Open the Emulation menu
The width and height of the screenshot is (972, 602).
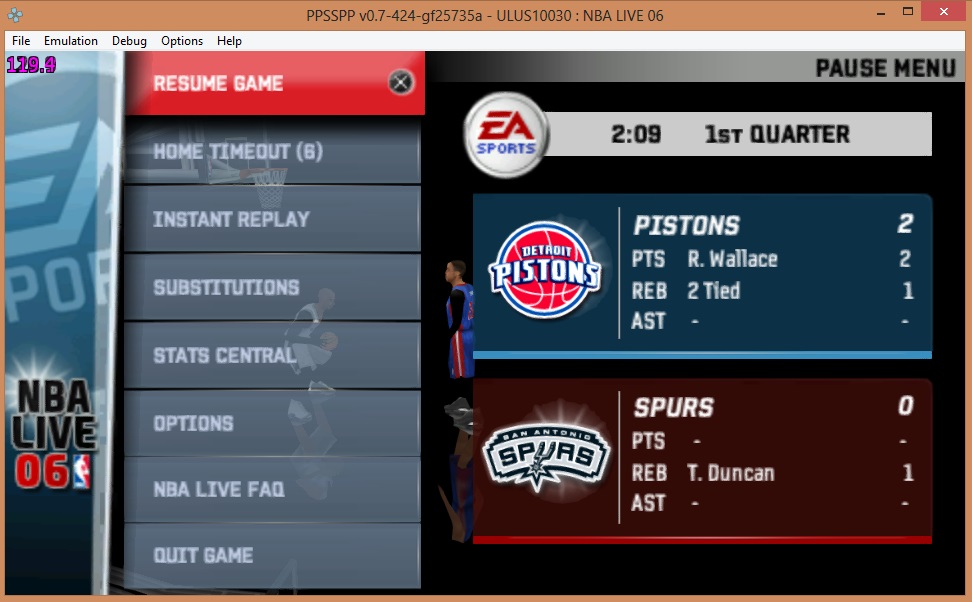pyautogui.click(x=71, y=41)
